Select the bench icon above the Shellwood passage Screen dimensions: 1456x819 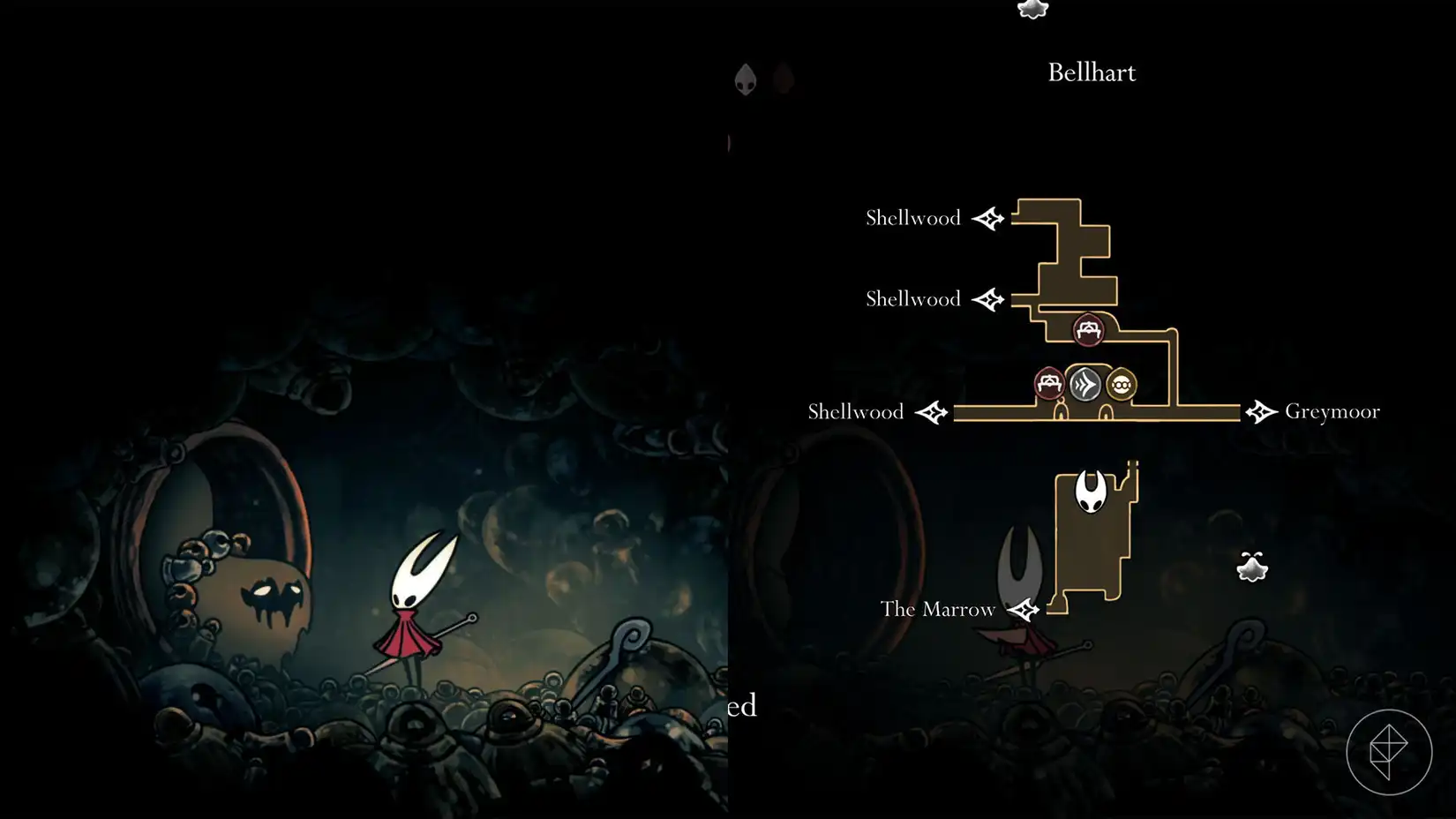click(x=1087, y=328)
